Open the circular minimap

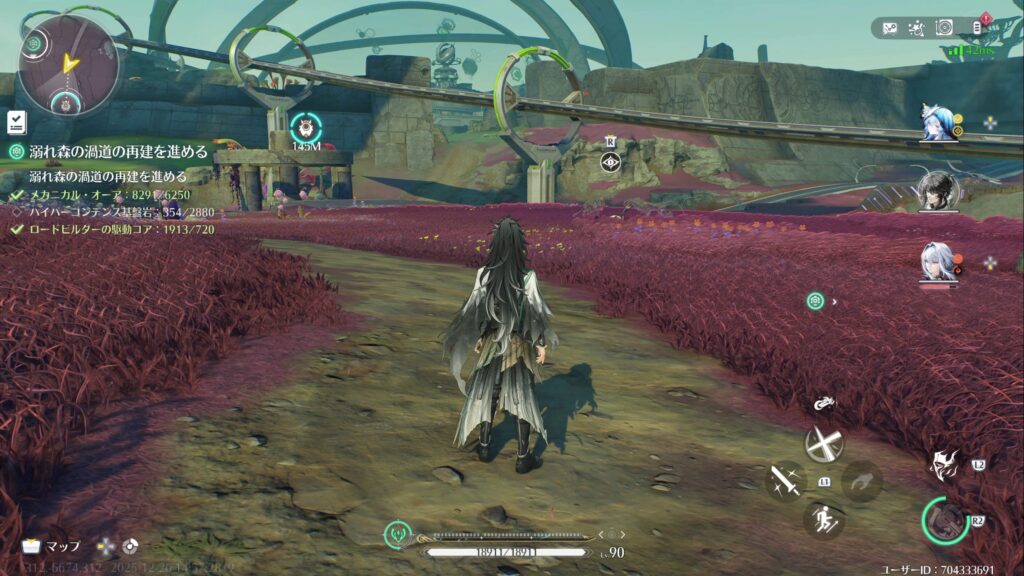click(68, 64)
